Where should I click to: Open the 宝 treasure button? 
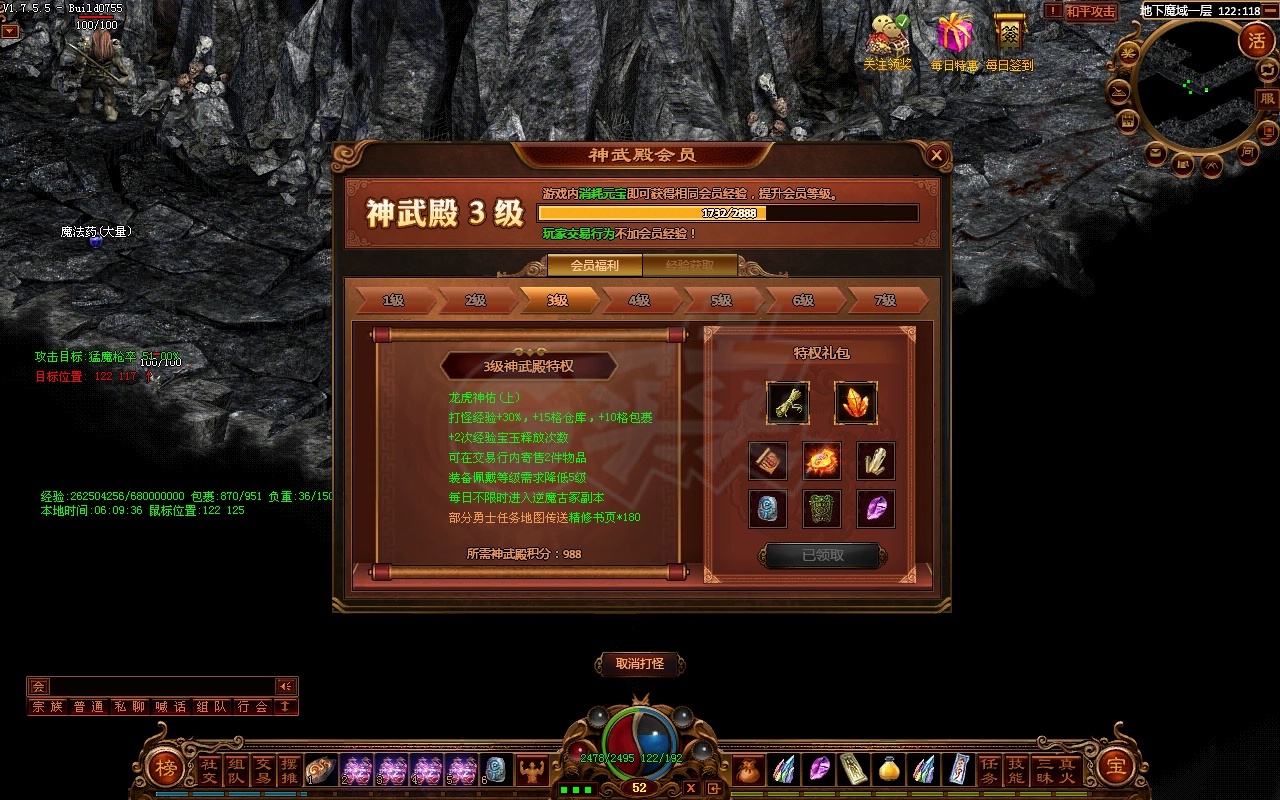pyautogui.click(x=1115, y=768)
